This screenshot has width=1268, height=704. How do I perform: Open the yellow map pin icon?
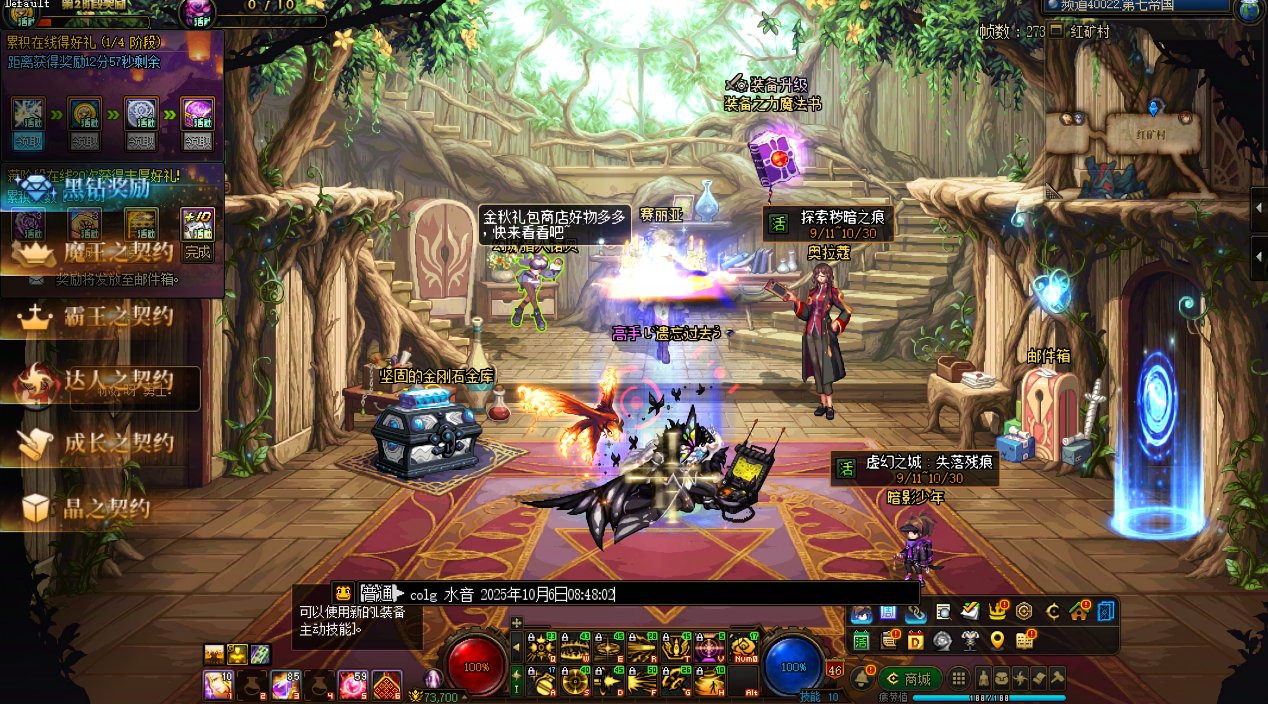[x=997, y=640]
